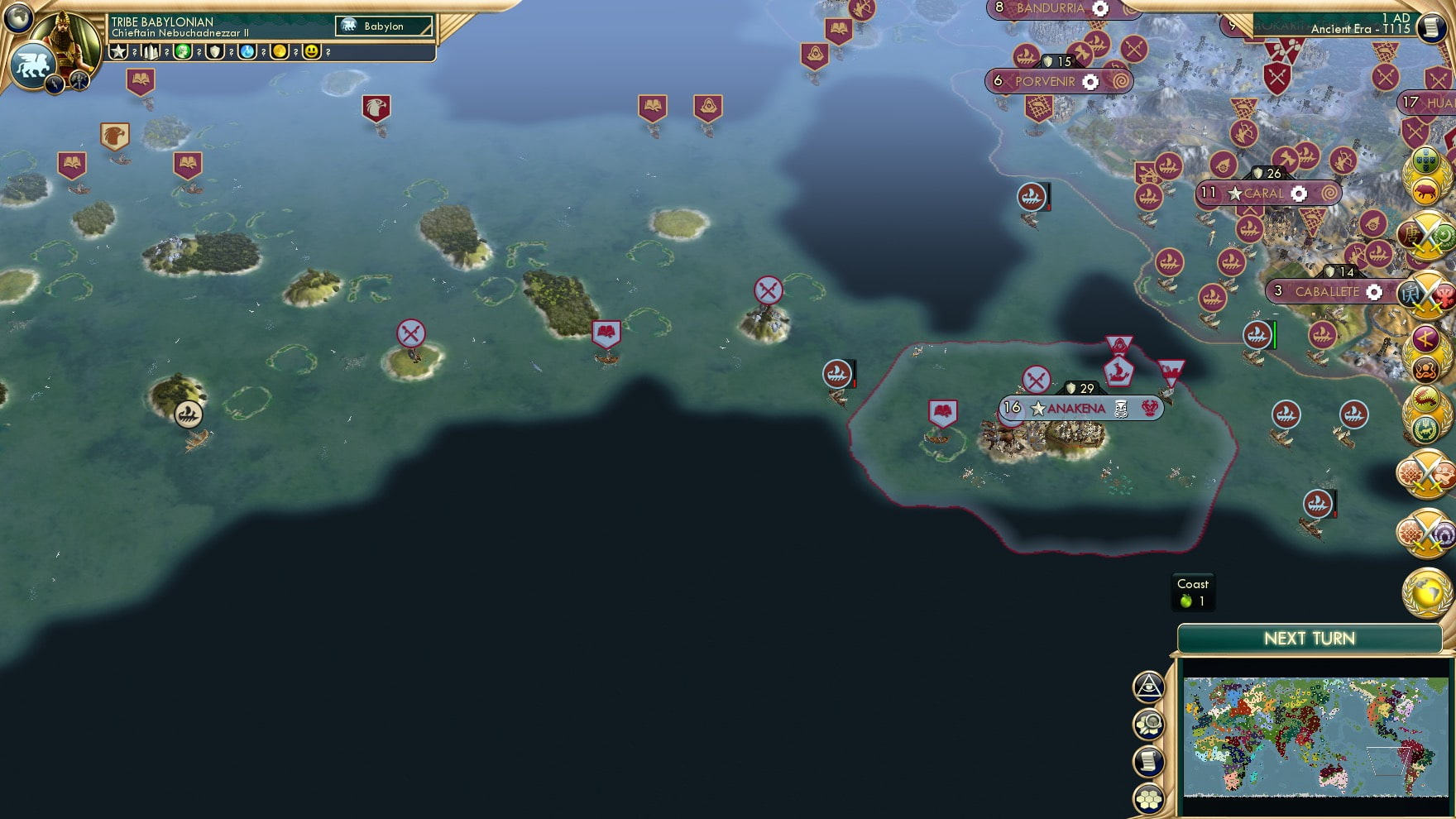This screenshot has width=1456, height=819.
Task: Toggle the resource icons magnifier button
Action: [x=1149, y=725]
